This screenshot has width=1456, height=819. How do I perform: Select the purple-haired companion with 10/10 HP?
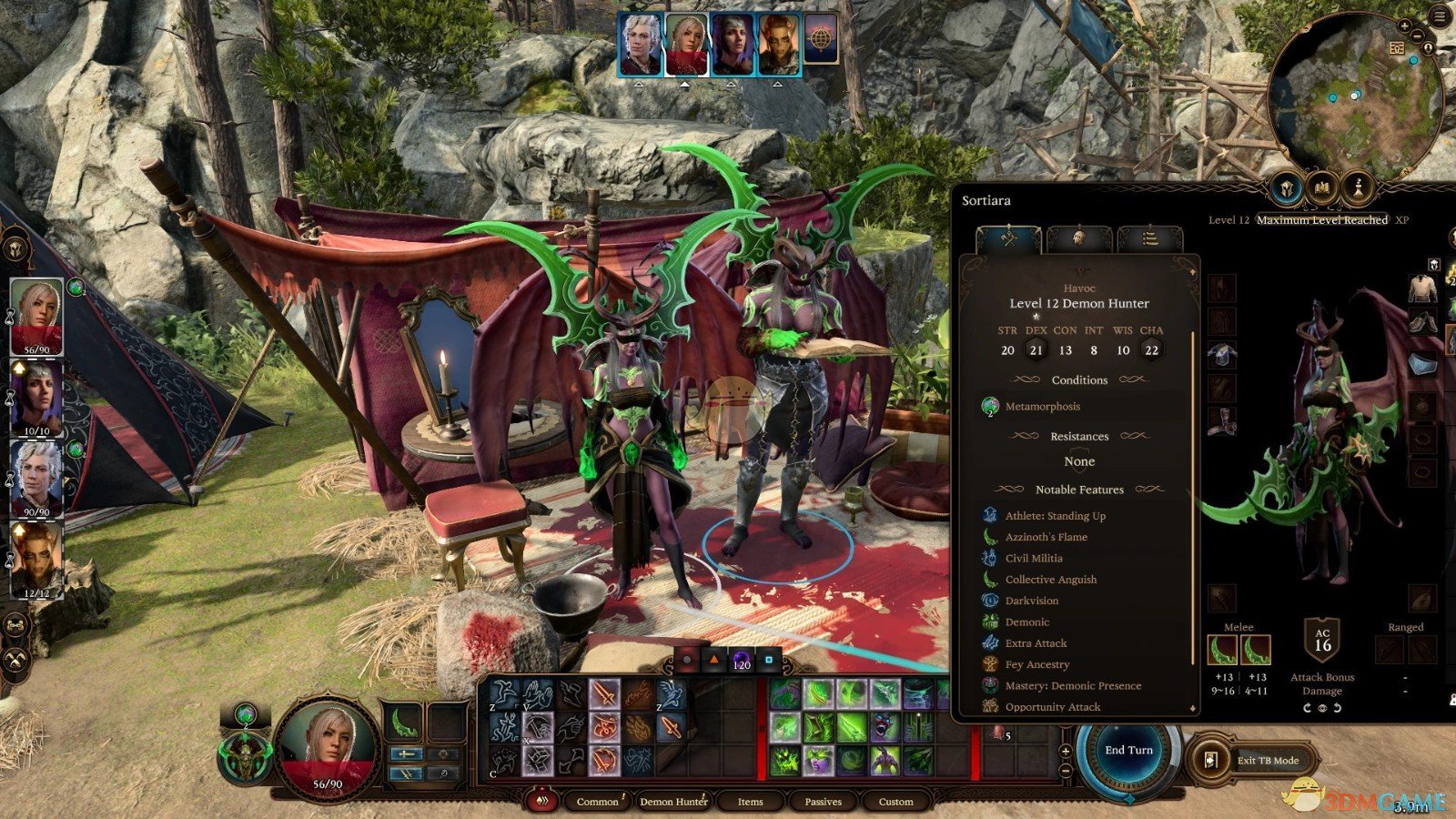[36, 399]
